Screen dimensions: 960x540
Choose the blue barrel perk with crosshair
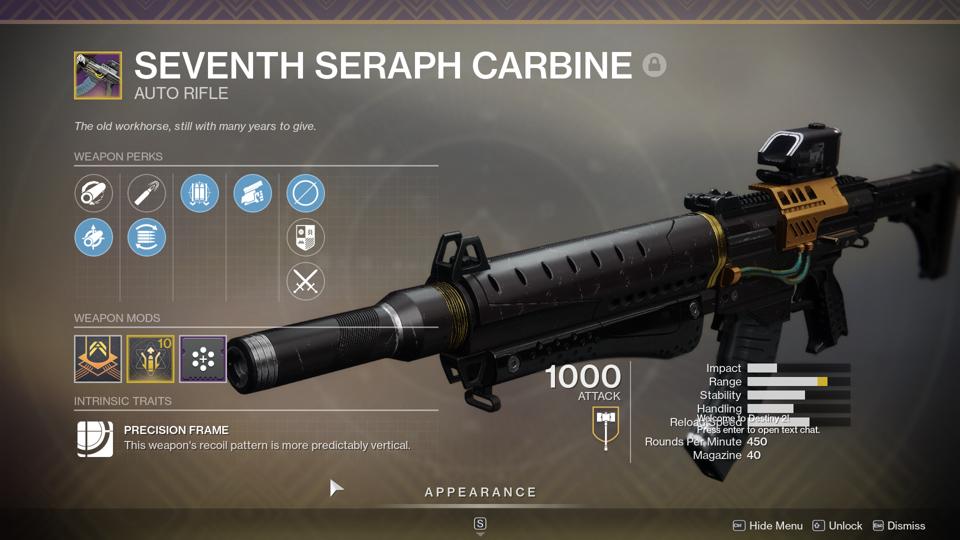(x=94, y=238)
